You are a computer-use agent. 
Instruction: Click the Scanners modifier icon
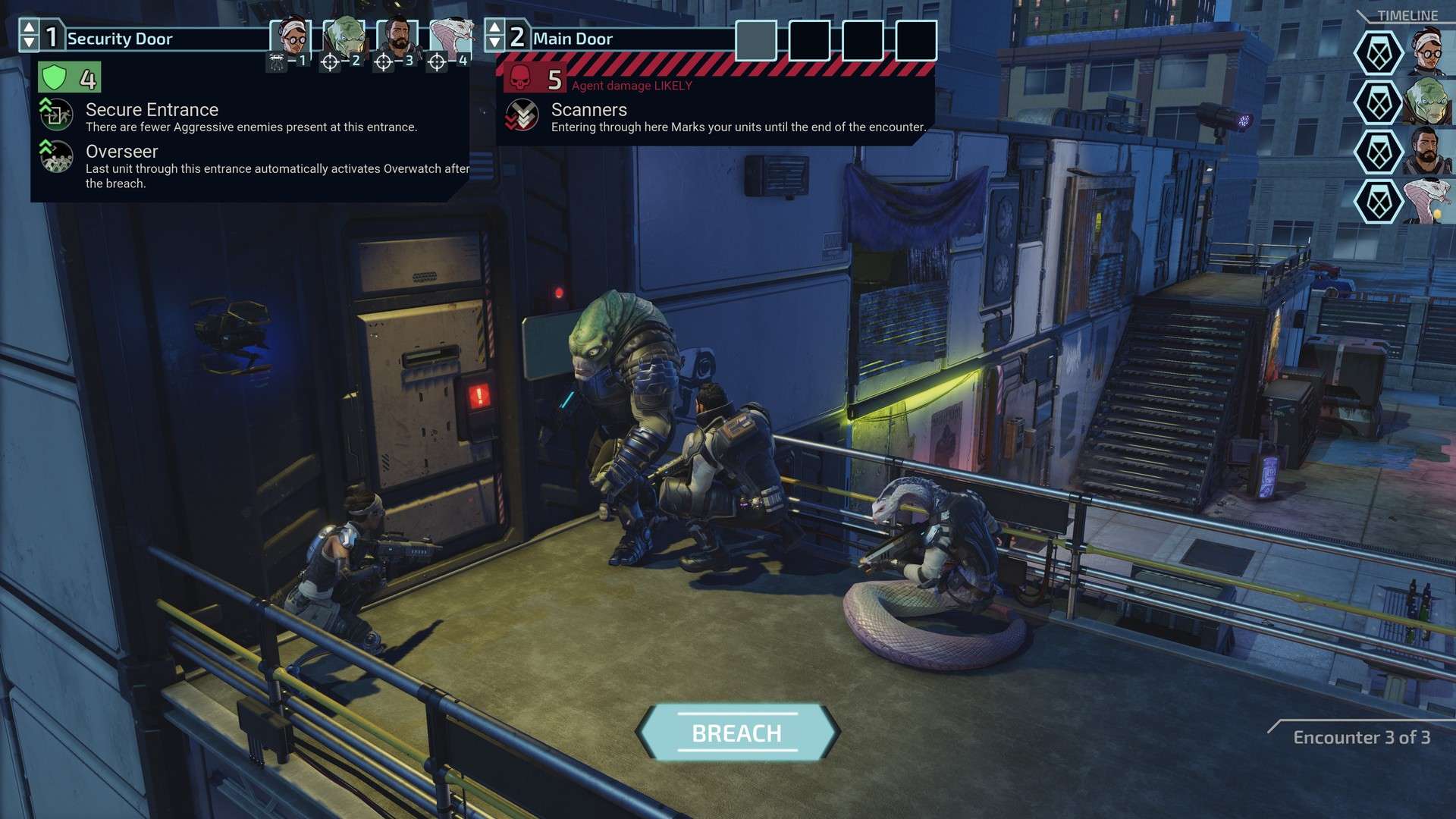coord(522,115)
